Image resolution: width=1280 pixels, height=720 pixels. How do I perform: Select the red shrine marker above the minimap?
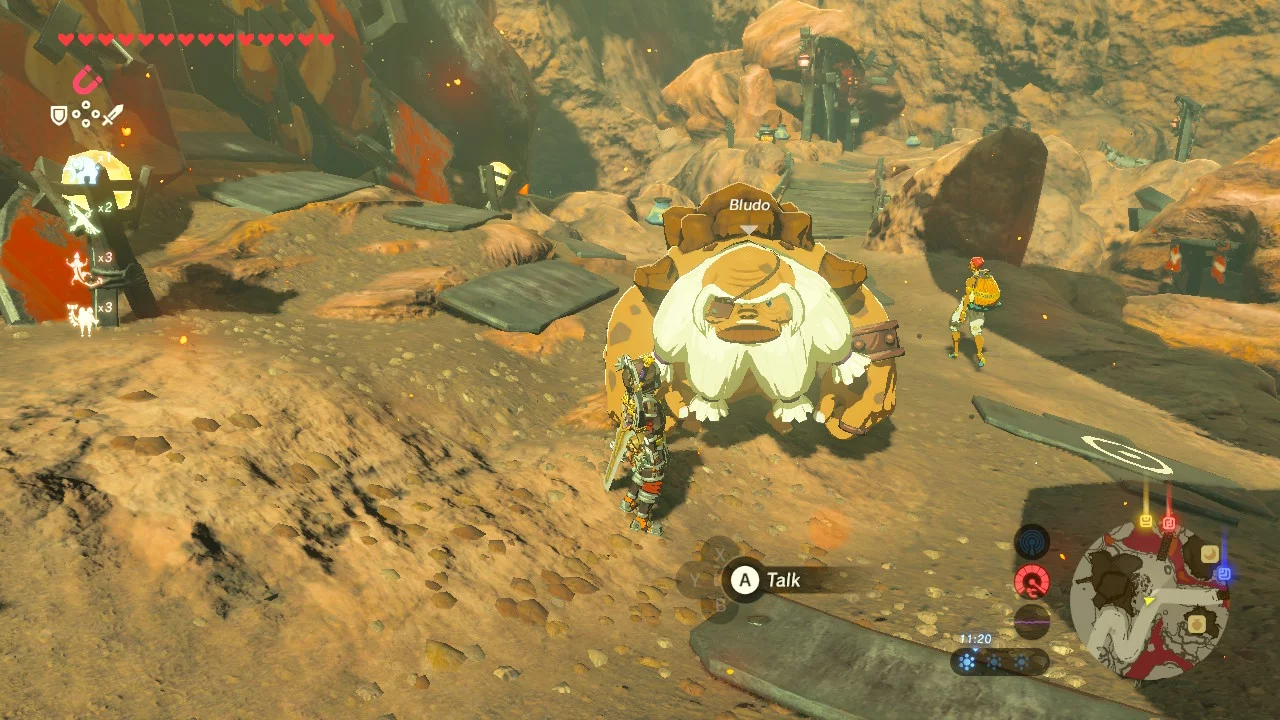click(1169, 523)
